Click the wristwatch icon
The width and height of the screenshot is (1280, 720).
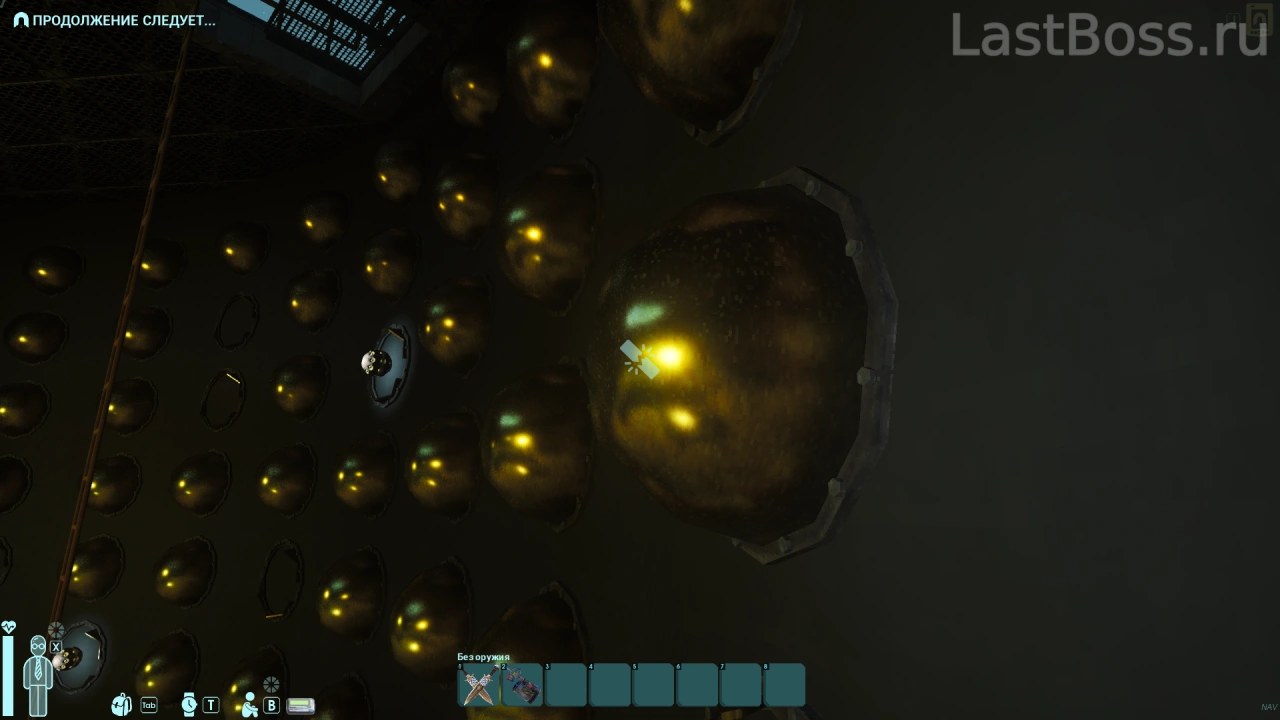click(188, 704)
